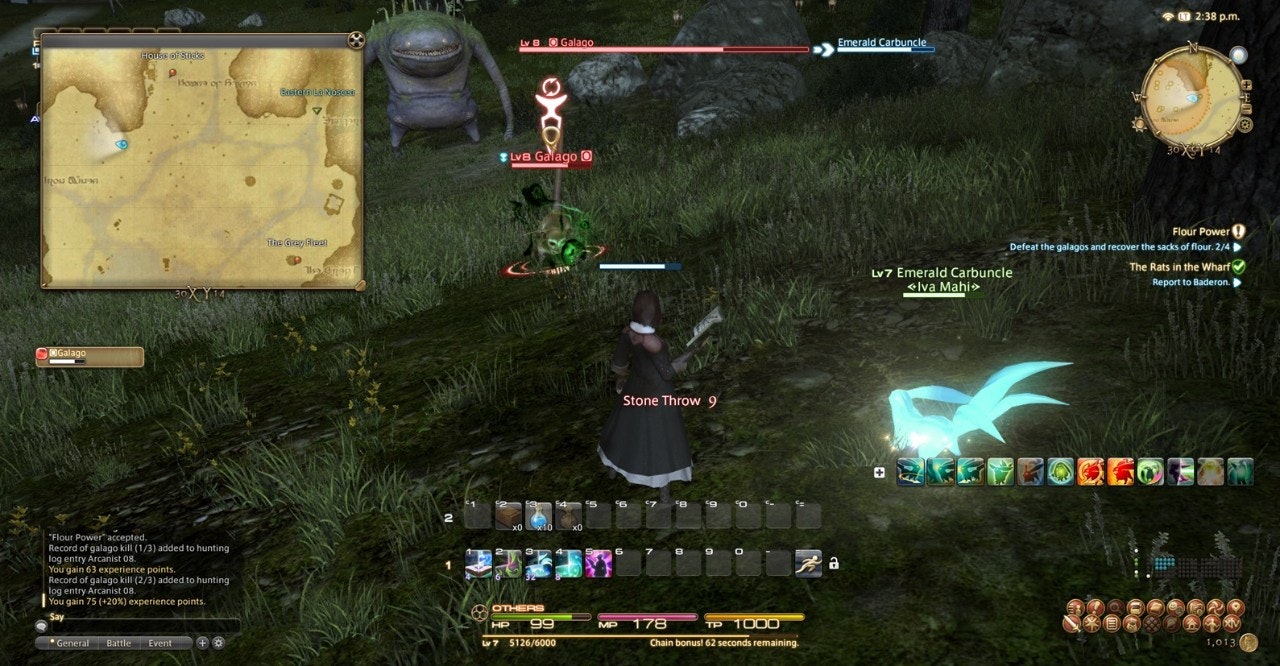
Task: Add a new chat tab with plus button
Action: click(x=202, y=643)
